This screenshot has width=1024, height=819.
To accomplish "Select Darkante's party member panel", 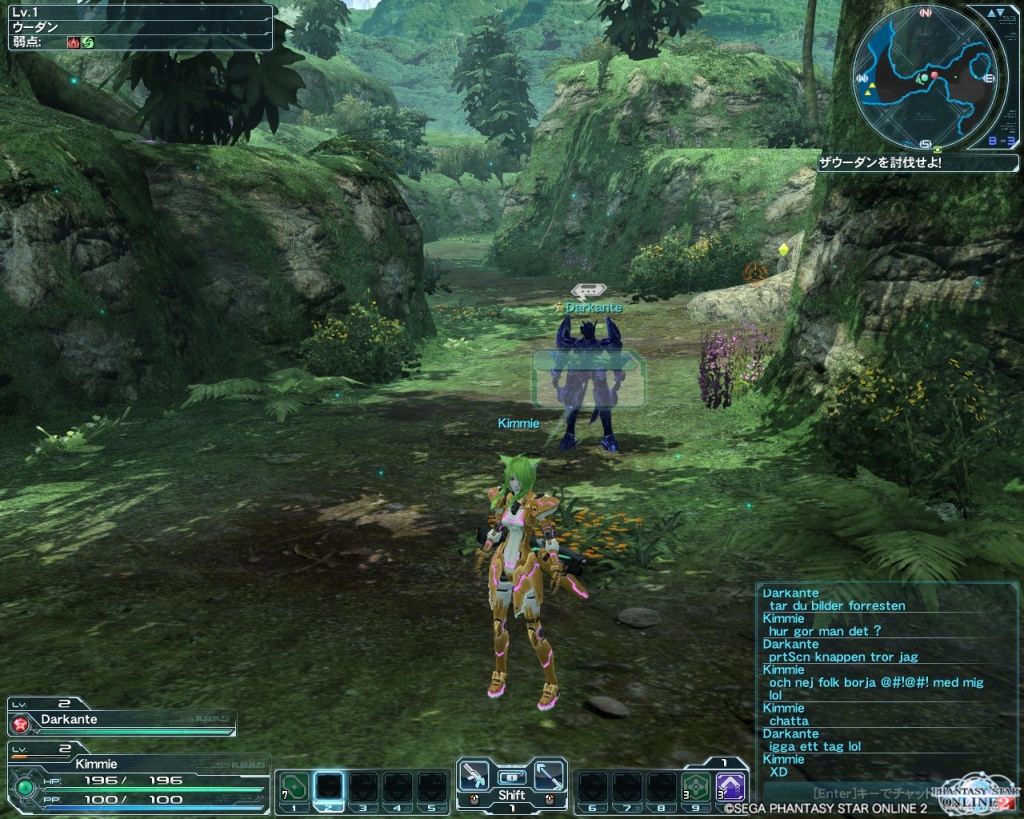I will point(122,721).
